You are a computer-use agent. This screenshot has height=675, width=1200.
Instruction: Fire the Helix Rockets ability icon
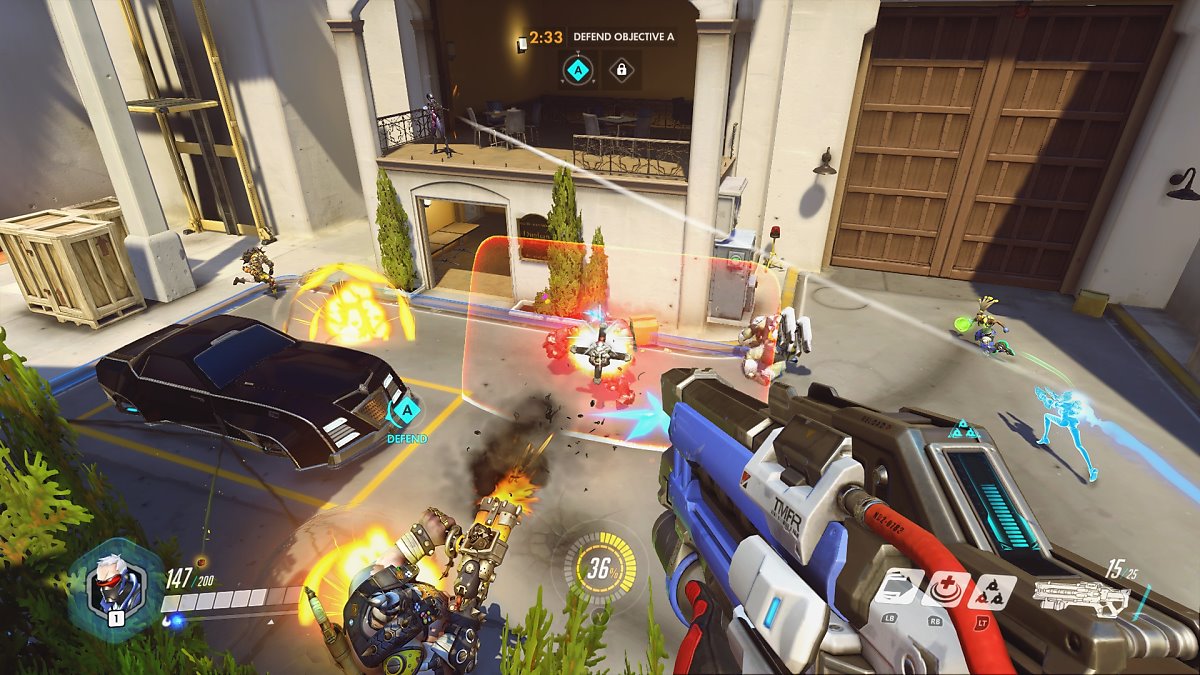[x=992, y=590]
